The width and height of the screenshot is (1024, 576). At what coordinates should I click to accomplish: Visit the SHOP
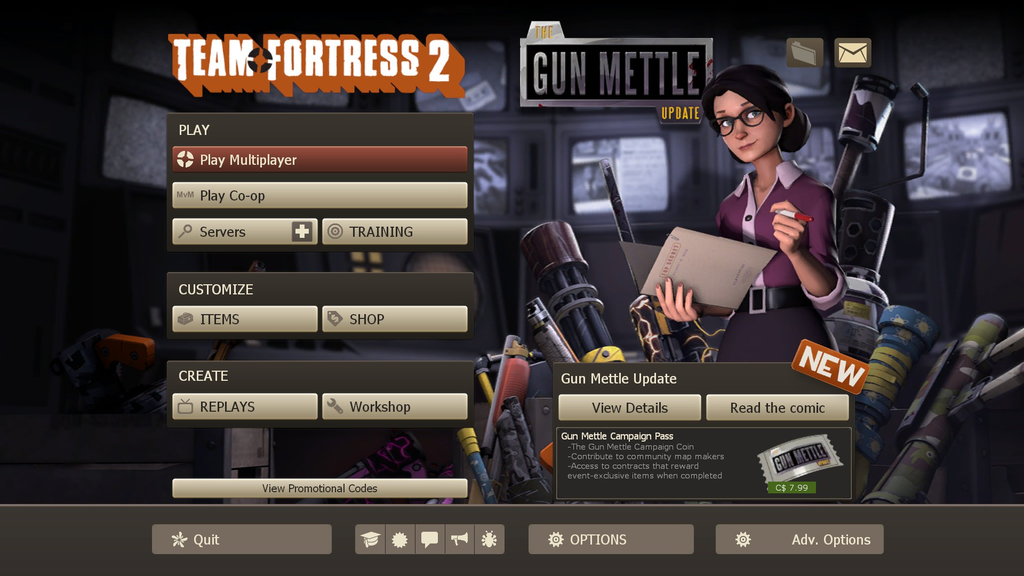pyautogui.click(x=395, y=319)
